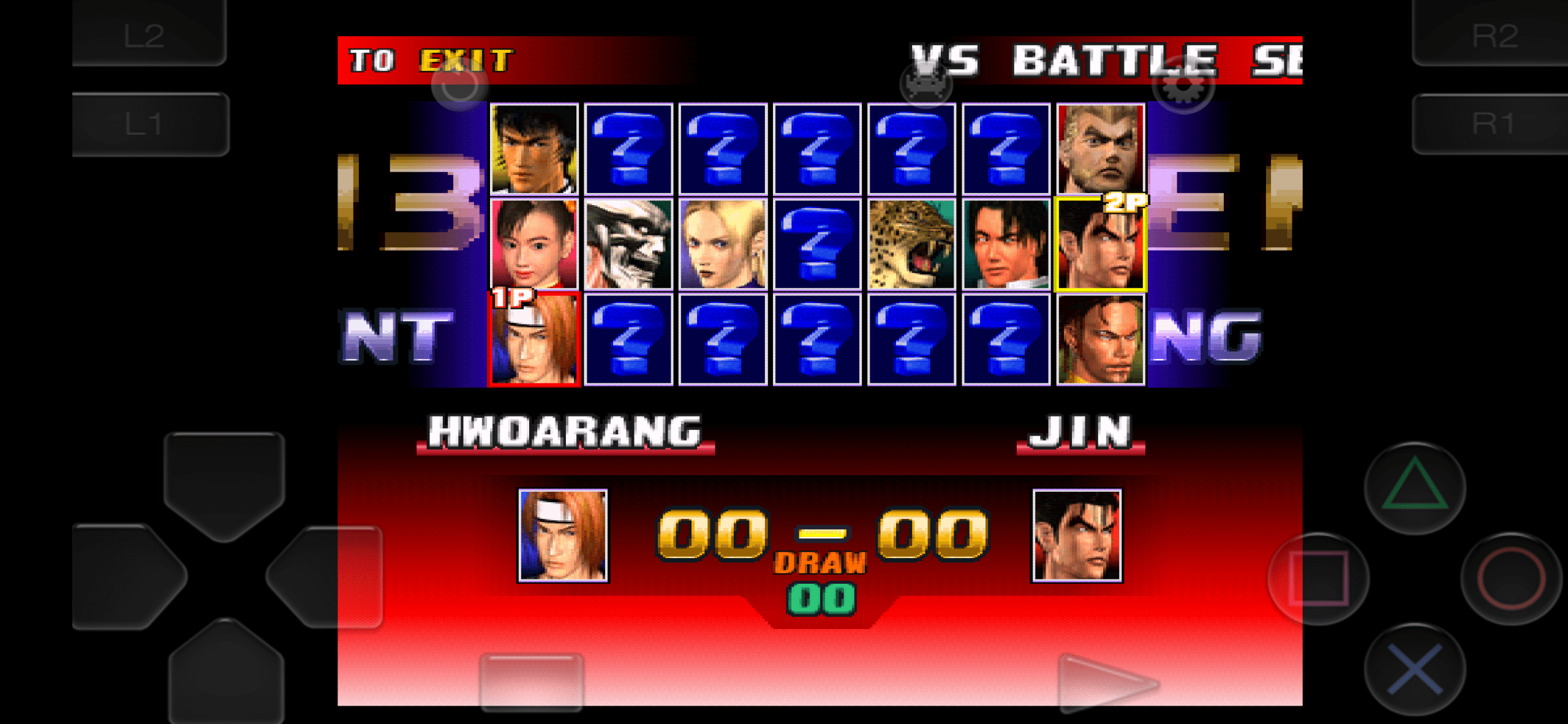This screenshot has width=1568, height=724.
Task: Select Paul's portrait in top-right grid slot
Action: pyautogui.click(x=1099, y=150)
